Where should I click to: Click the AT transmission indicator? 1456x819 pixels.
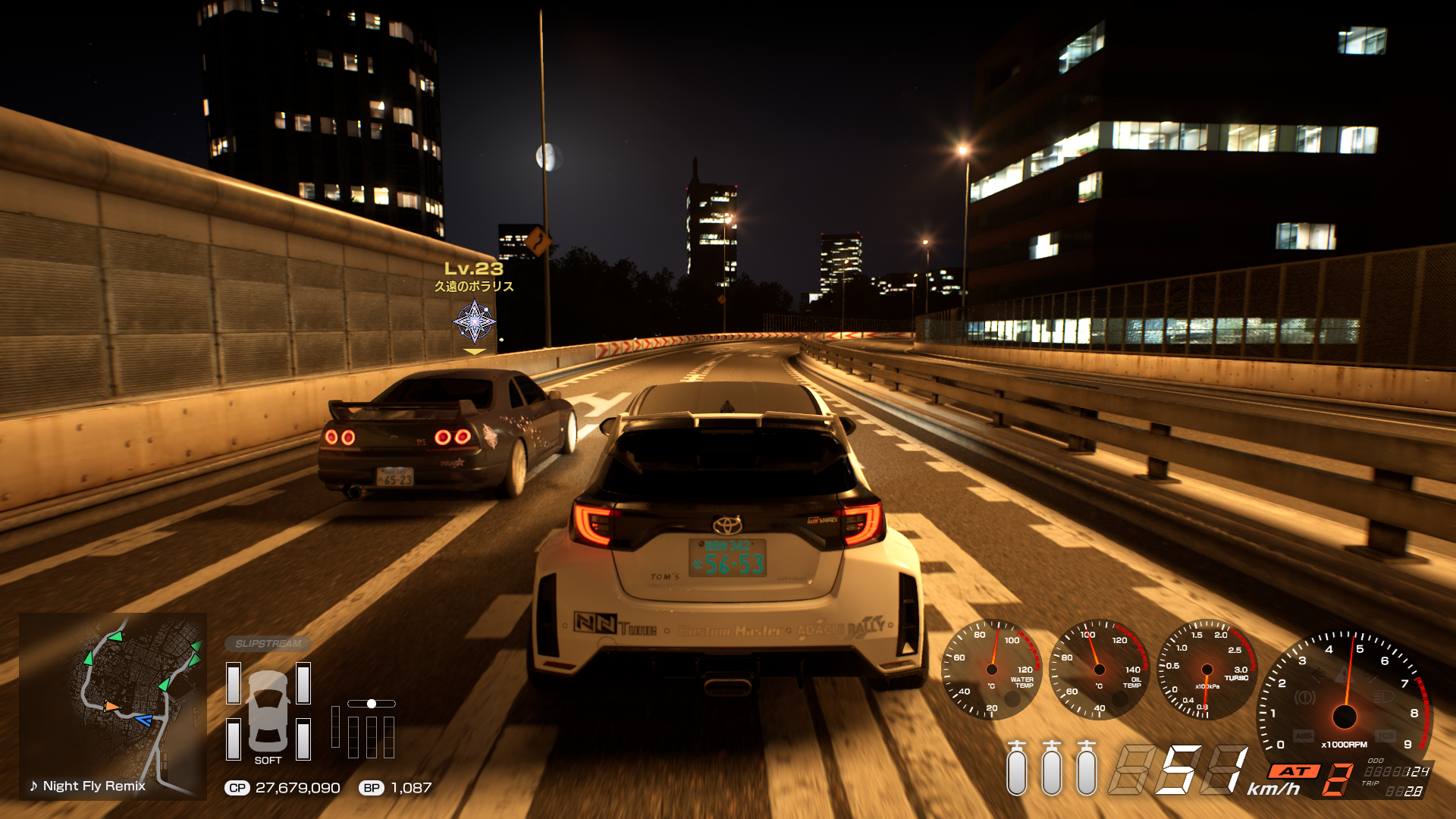[1294, 771]
